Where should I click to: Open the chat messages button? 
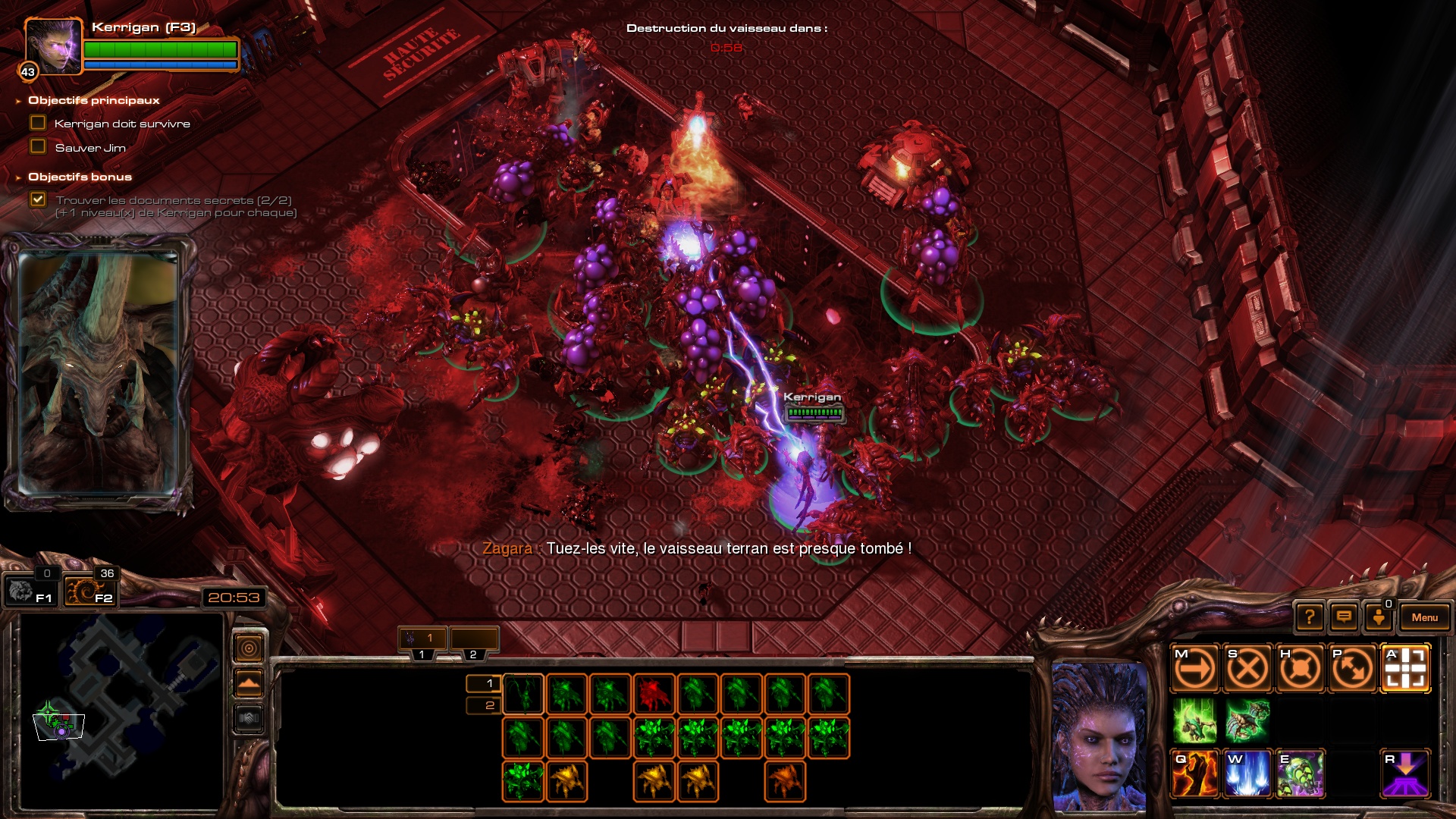point(1344,617)
